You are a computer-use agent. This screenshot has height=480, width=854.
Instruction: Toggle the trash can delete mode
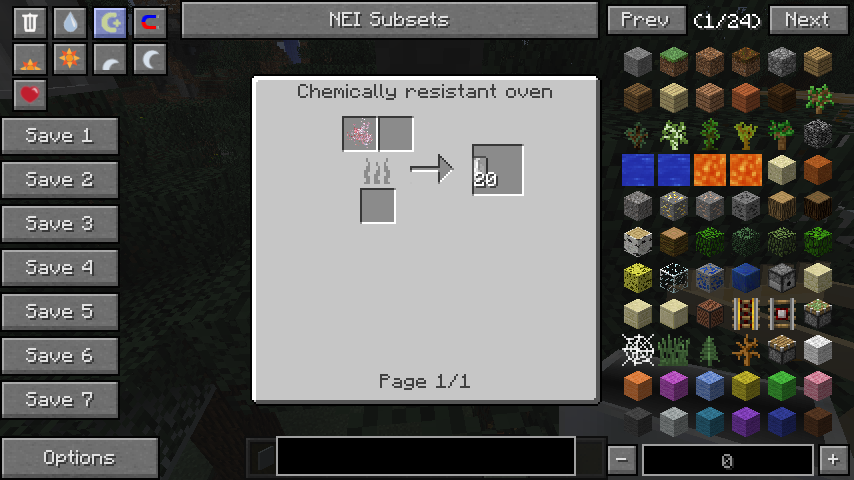[30, 23]
